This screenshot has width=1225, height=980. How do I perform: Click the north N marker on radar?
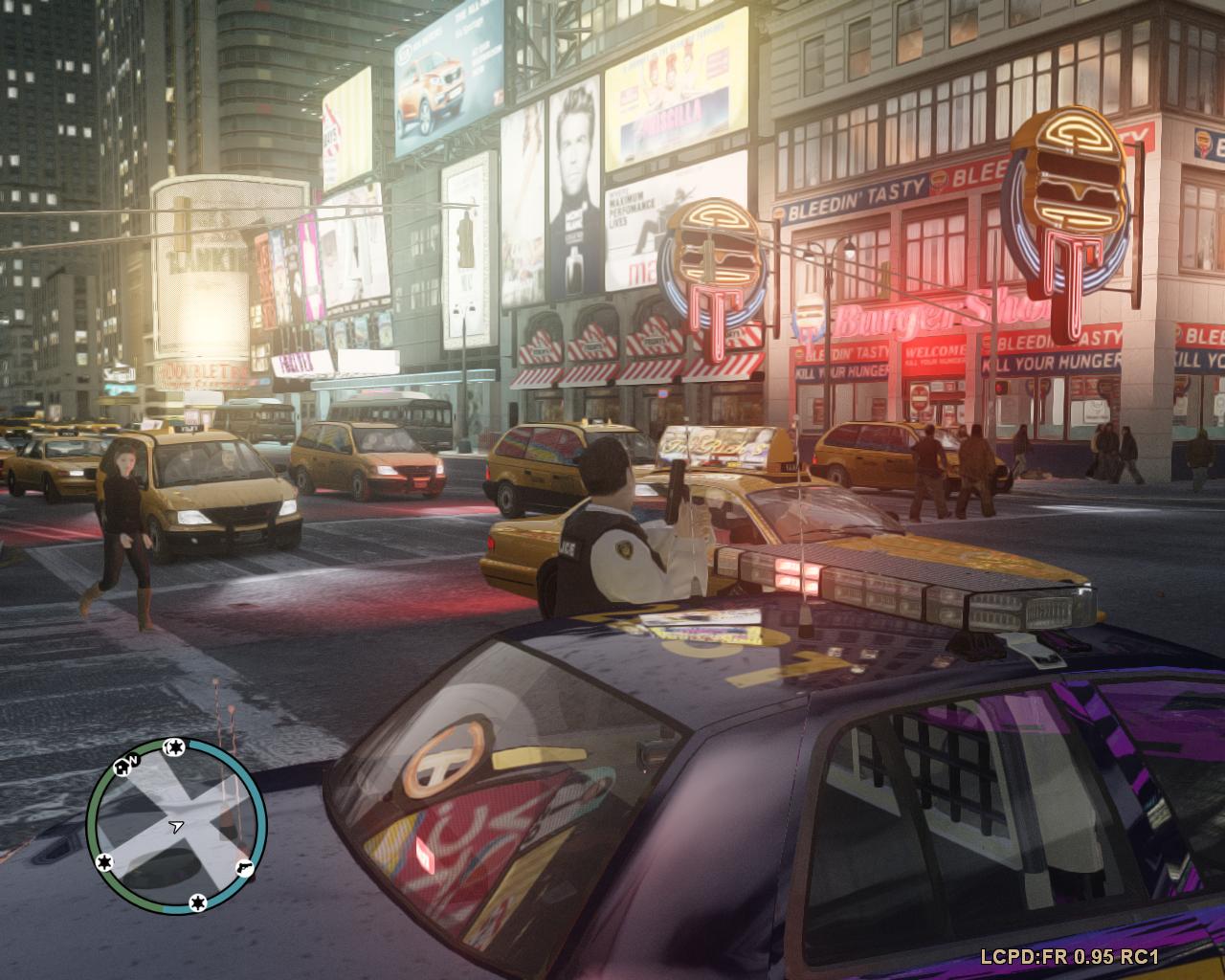135,760
